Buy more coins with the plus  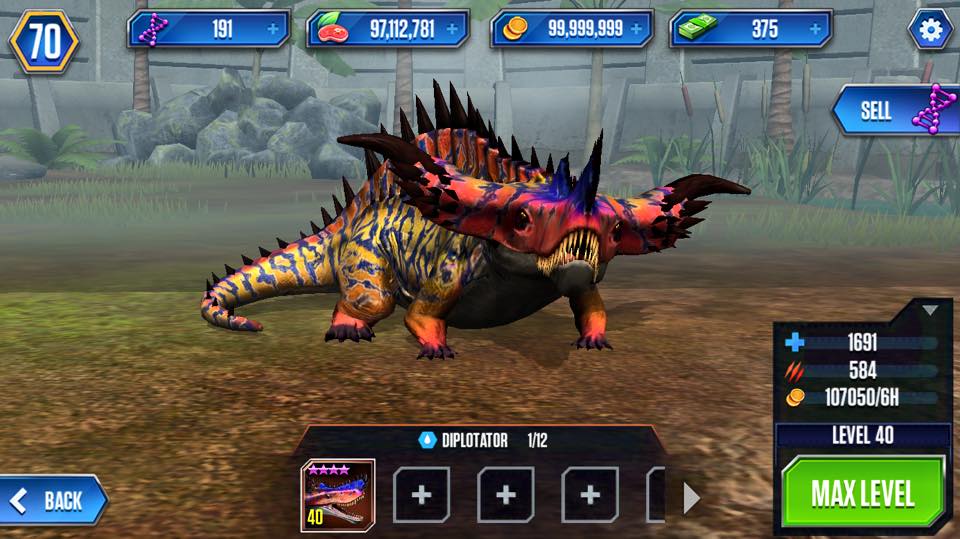point(636,30)
